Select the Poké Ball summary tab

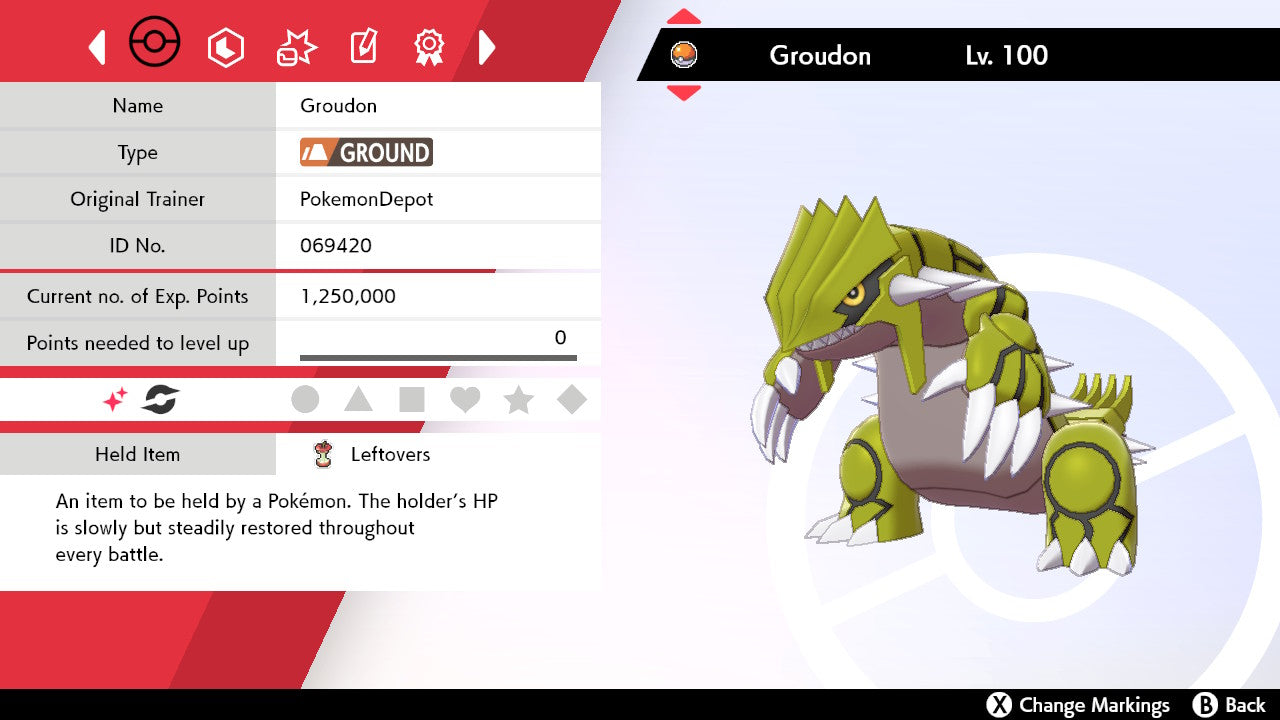pyautogui.click(x=155, y=45)
